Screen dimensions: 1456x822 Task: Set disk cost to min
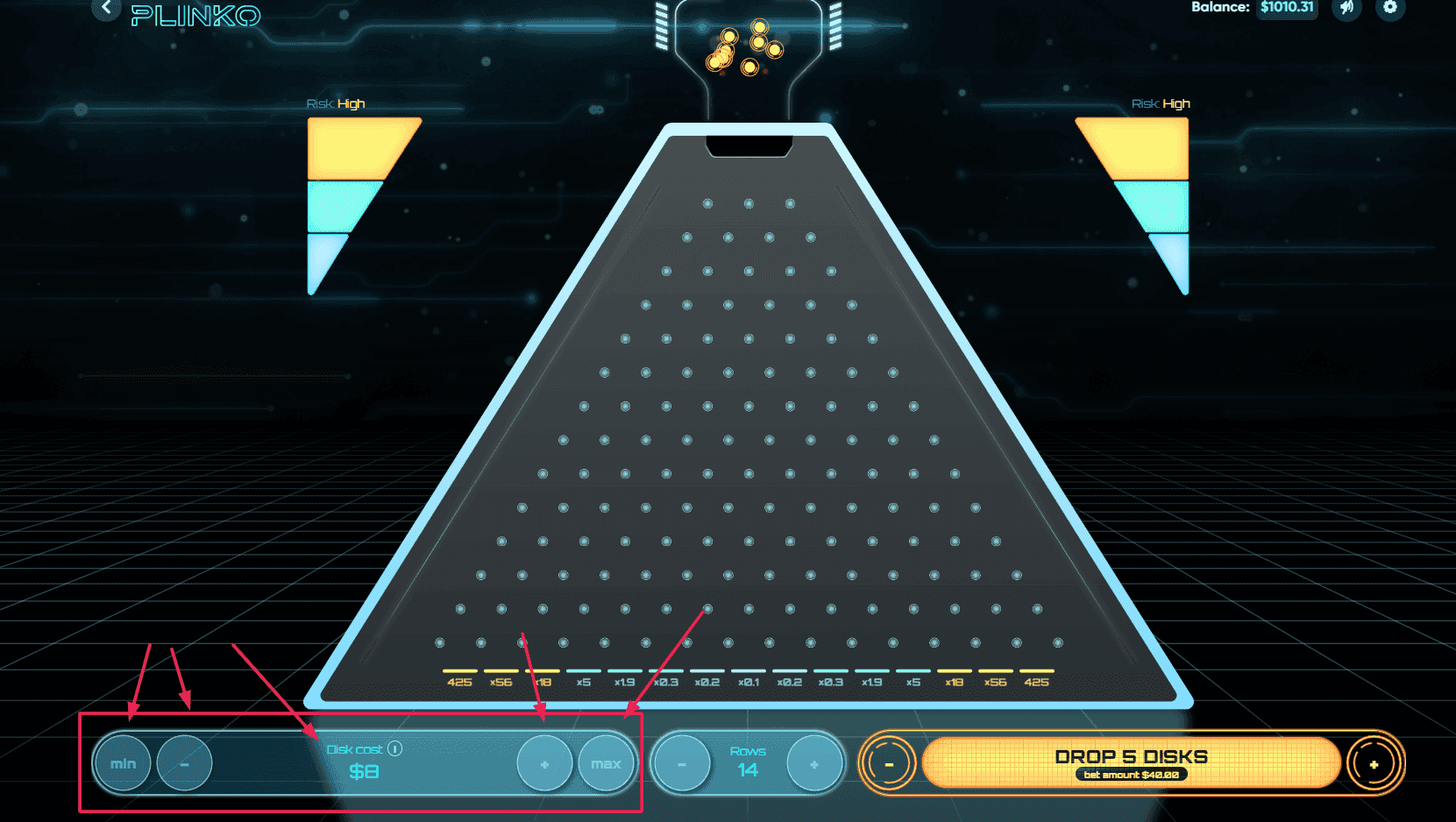click(123, 763)
